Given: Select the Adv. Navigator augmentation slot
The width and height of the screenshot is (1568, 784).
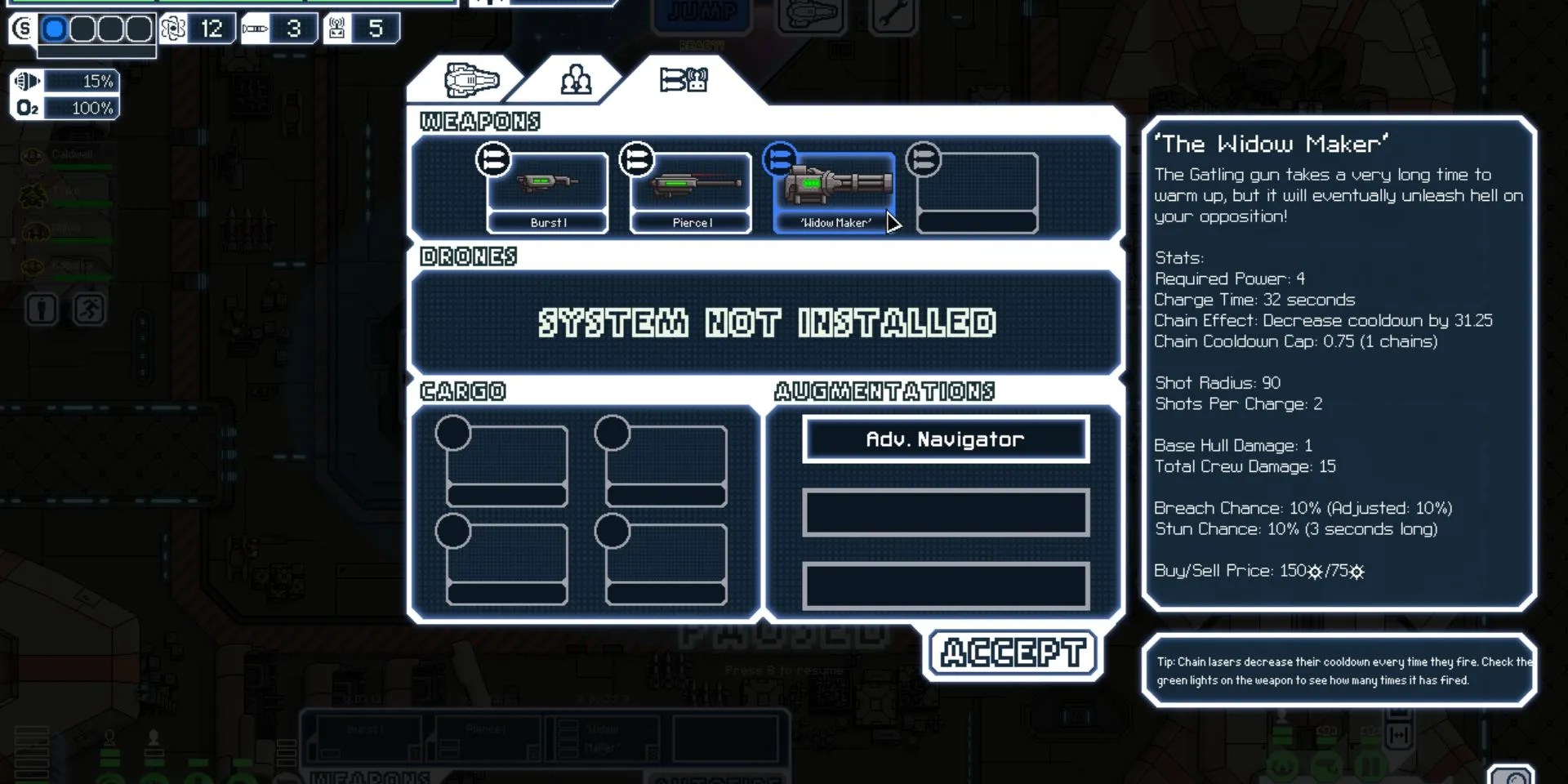Looking at the screenshot, I should pyautogui.click(x=945, y=439).
